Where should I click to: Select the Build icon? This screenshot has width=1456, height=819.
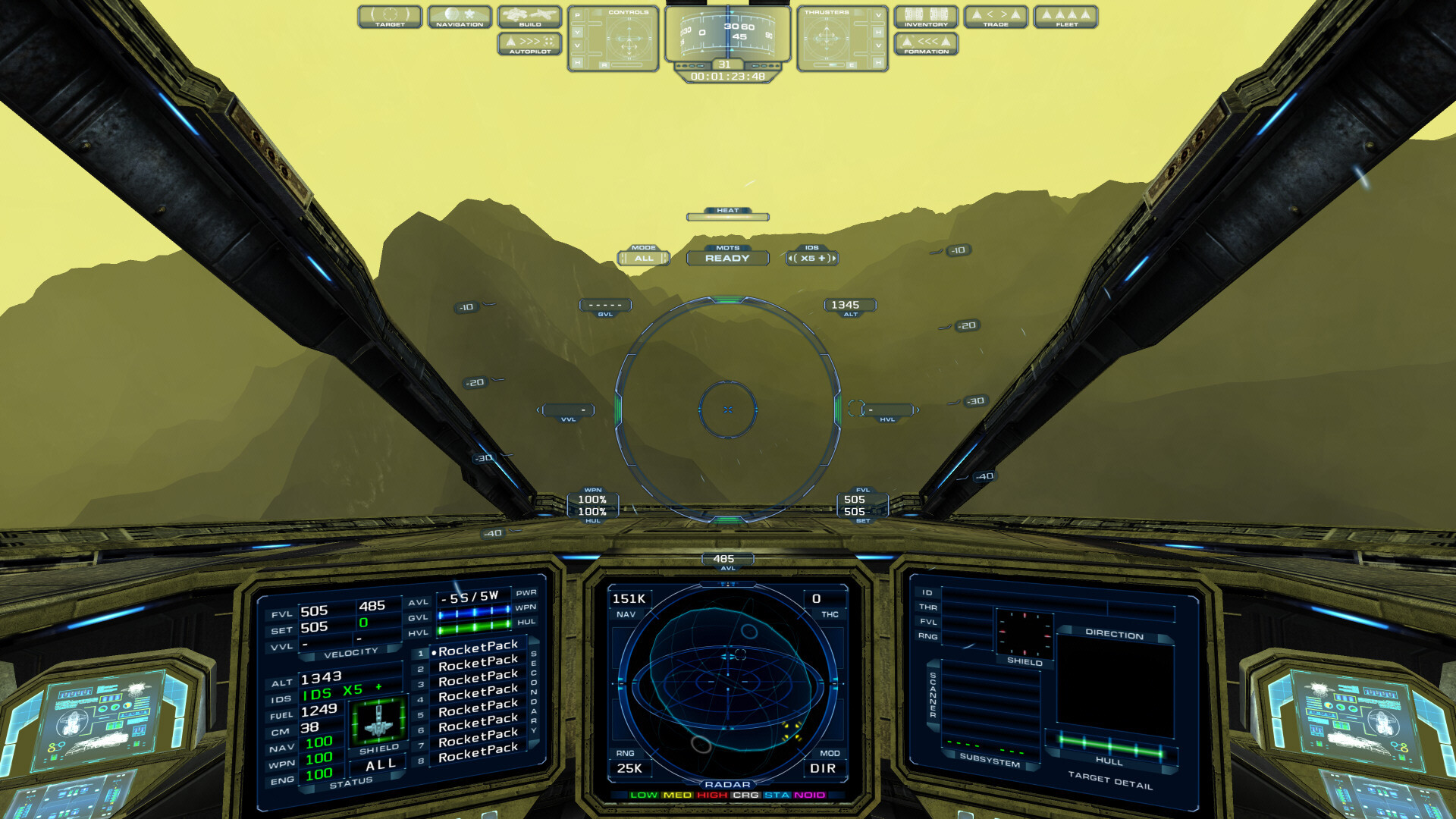529,16
